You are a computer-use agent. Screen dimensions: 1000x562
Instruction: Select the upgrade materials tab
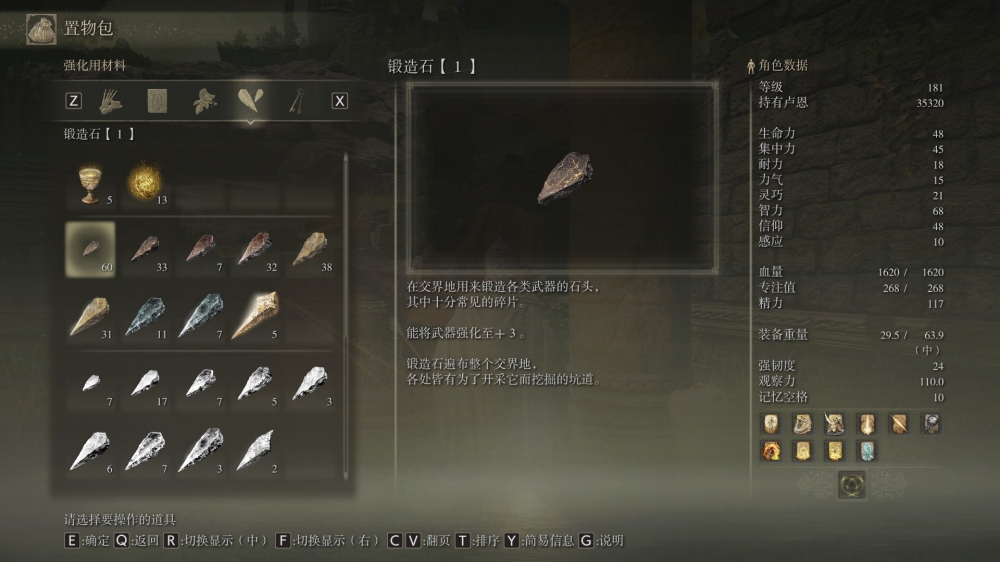250,100
